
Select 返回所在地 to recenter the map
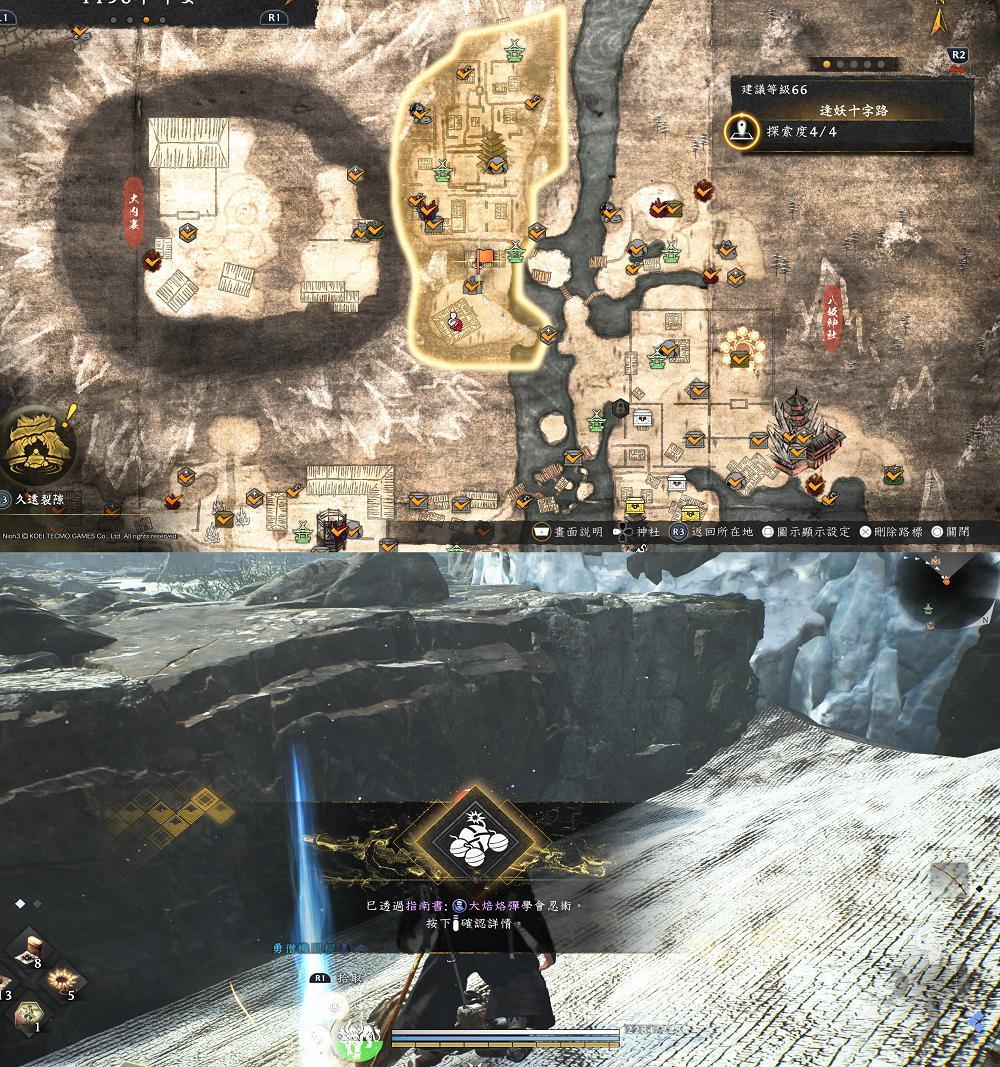click(x=712, y=532)
